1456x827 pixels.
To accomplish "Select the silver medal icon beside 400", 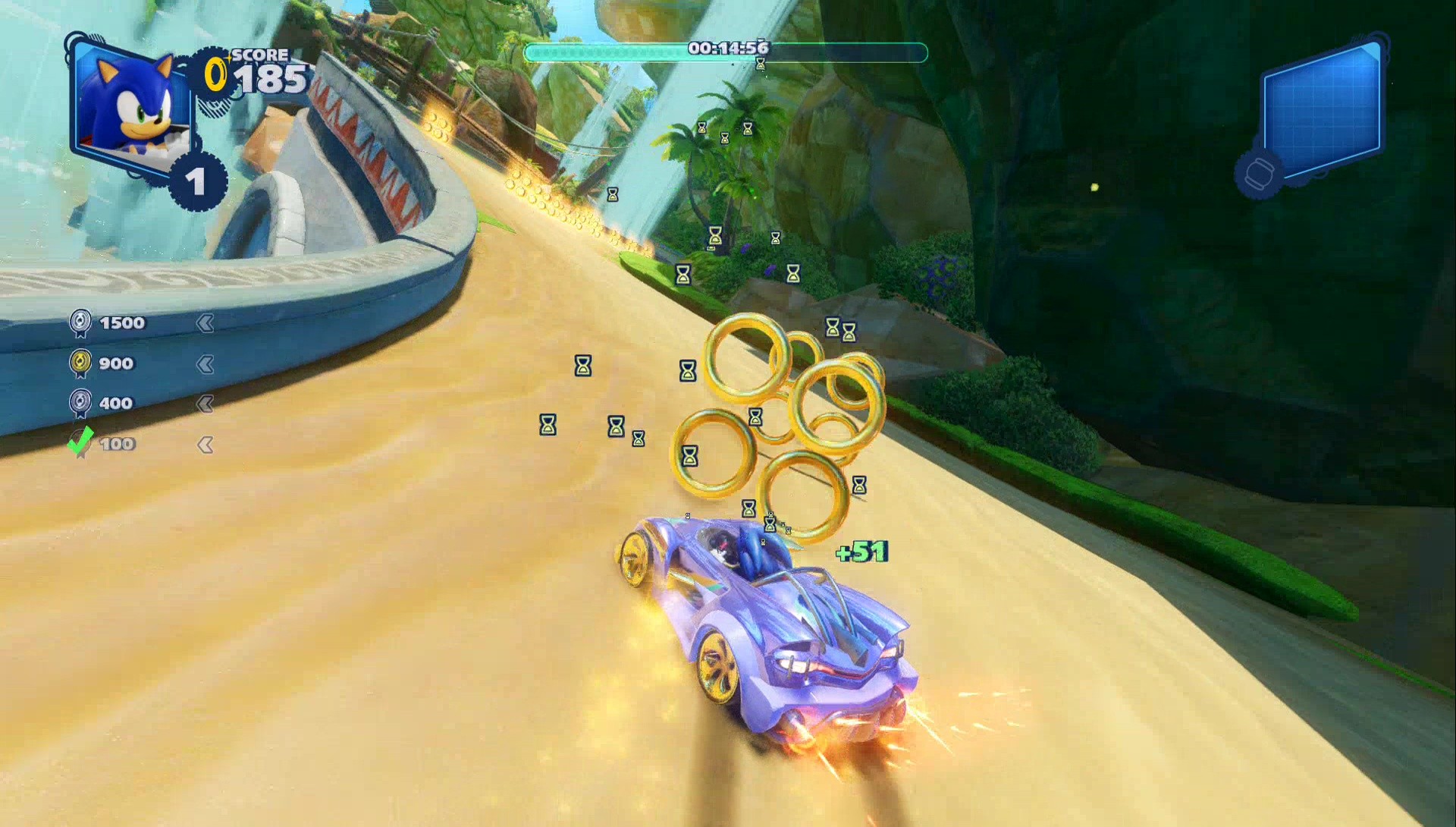I will (80, 403).
